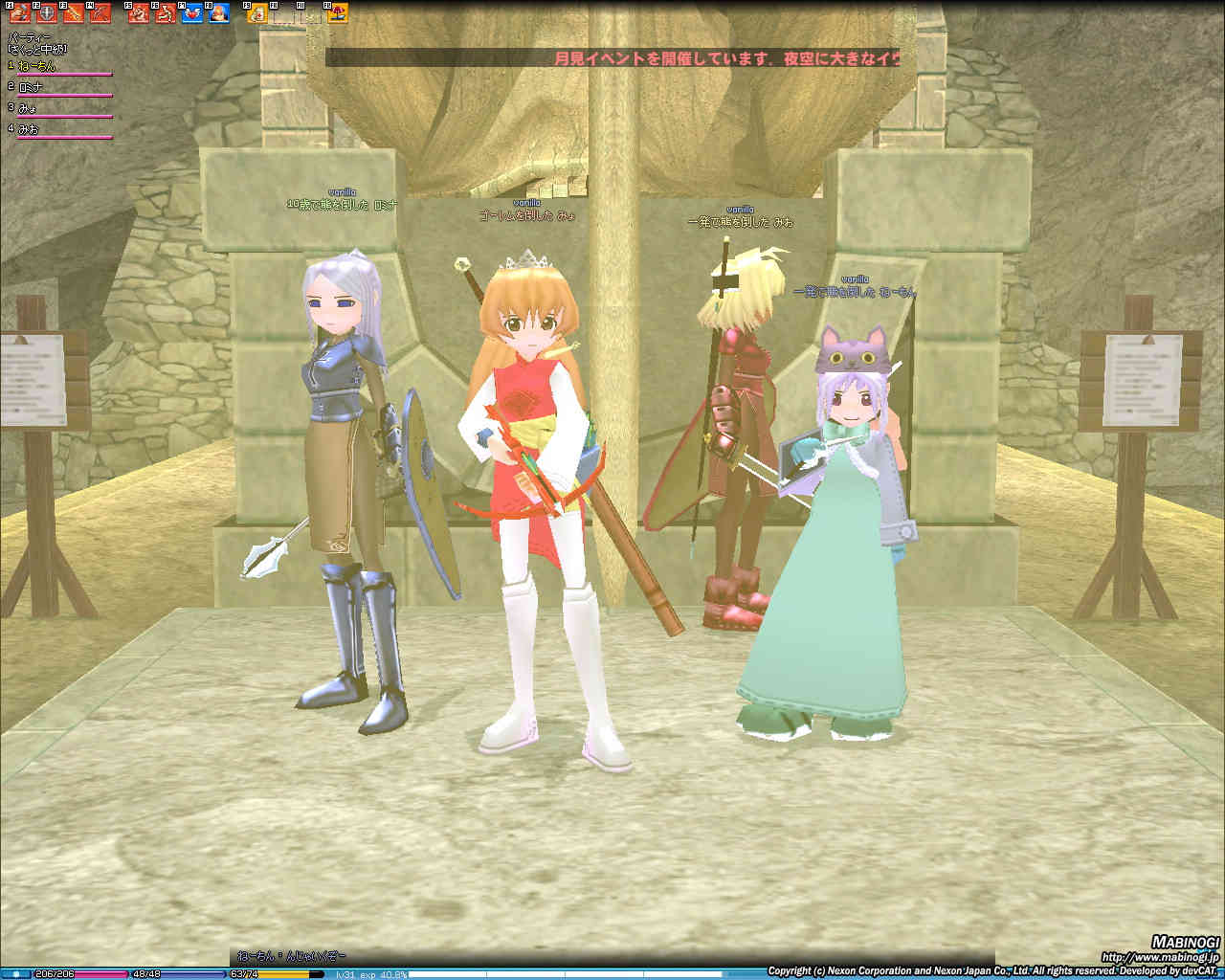
Task: Activate the F4 crossbow ranged skill
Action: [100, 13]
